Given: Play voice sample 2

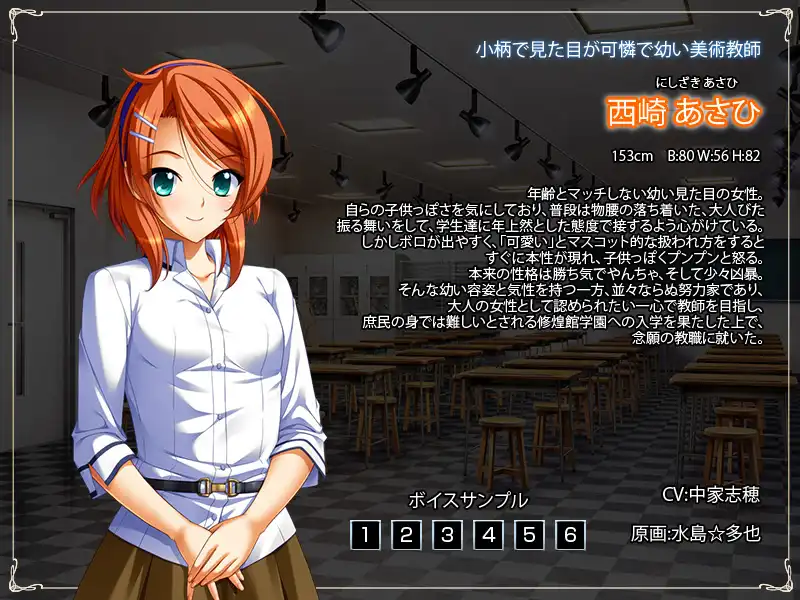Looking at the screenshot, I should click(x=406, y=535).
